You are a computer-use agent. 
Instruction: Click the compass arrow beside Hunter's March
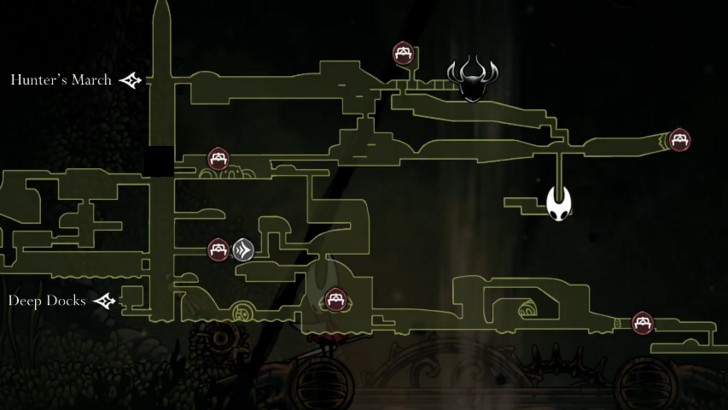[131, 80]
